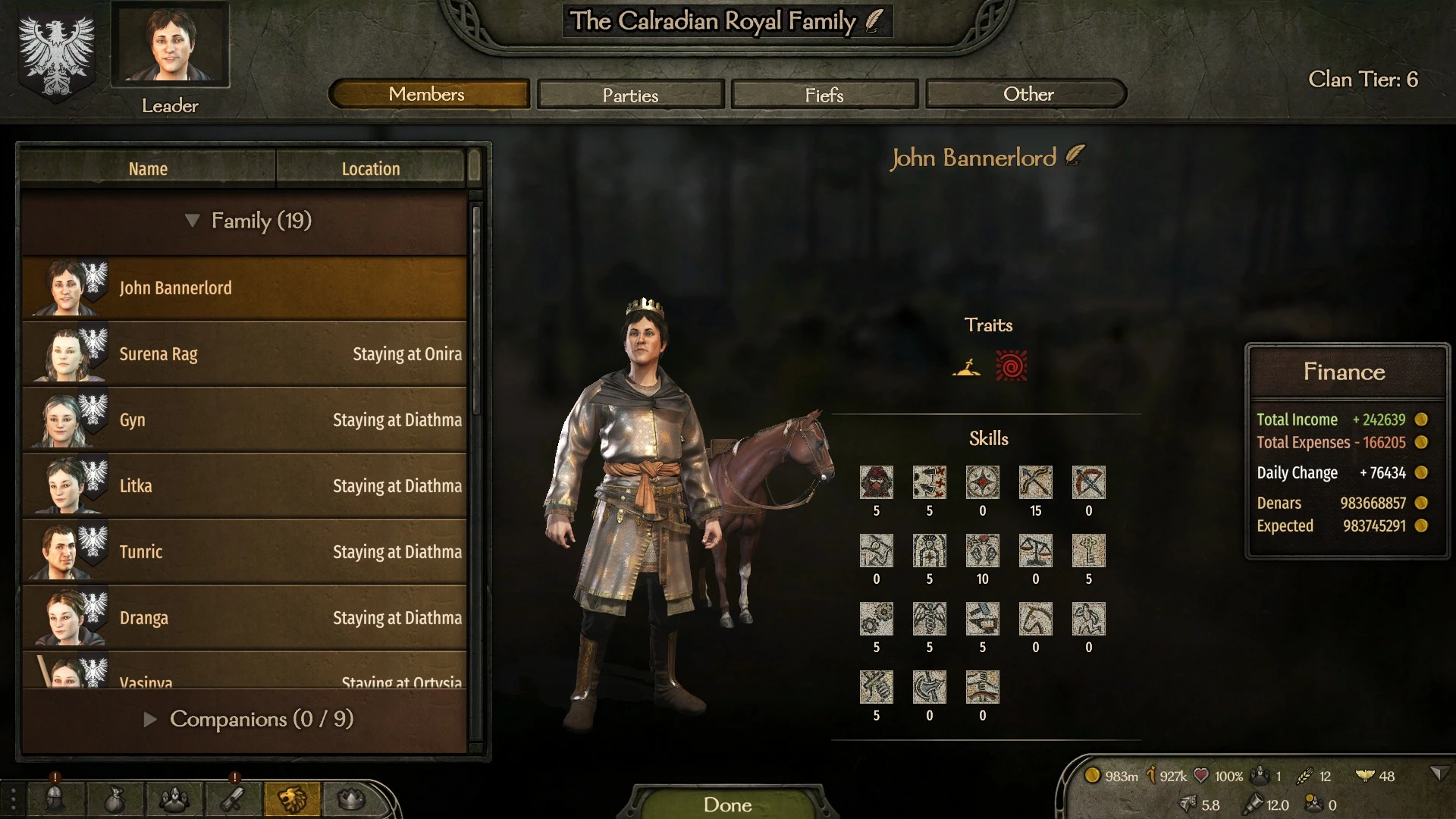Screen dimensions: 1456x819
Task: Sort members by Name column
Action: 148,168
